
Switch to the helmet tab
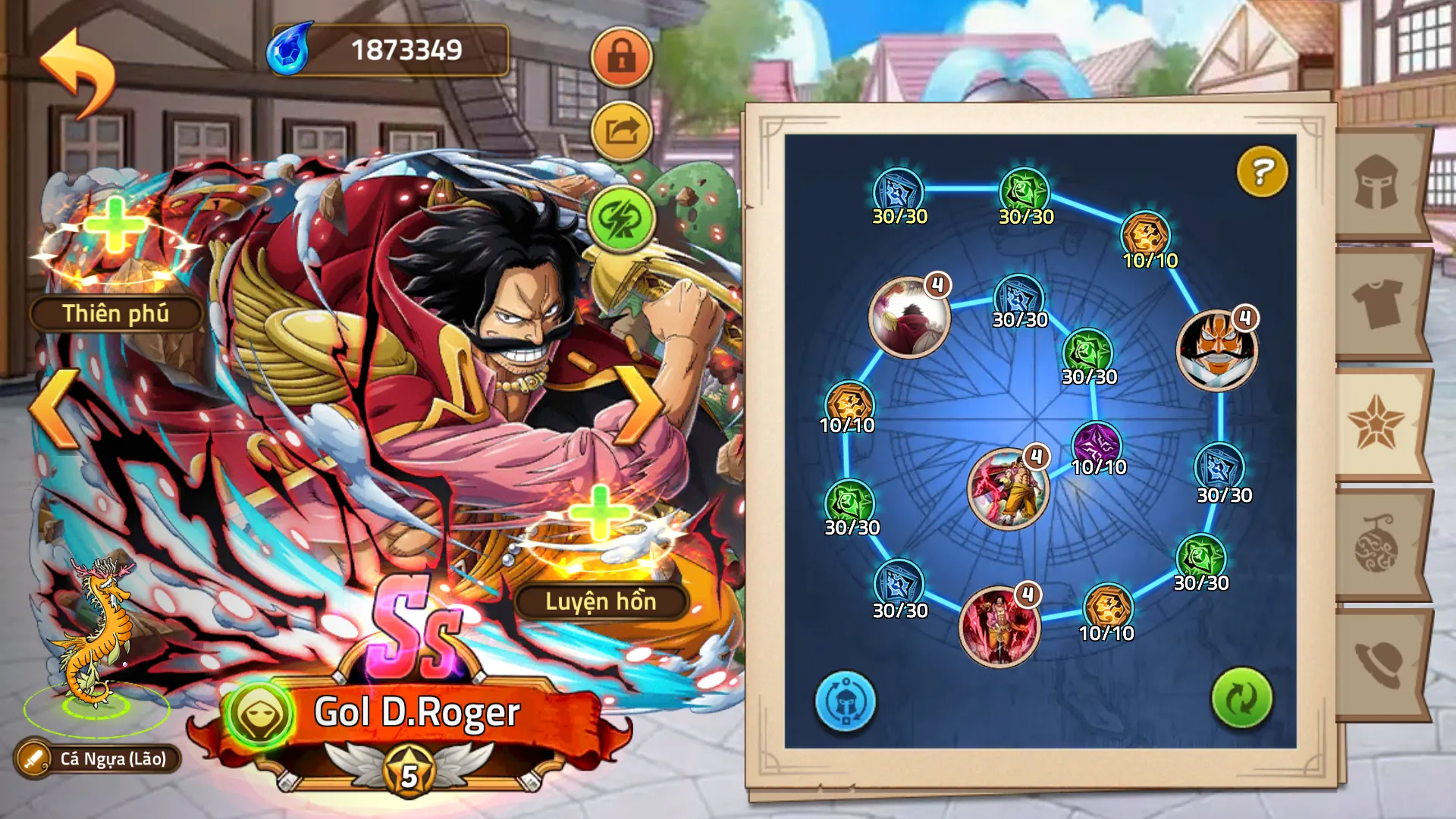click(x=1376, y=182)
